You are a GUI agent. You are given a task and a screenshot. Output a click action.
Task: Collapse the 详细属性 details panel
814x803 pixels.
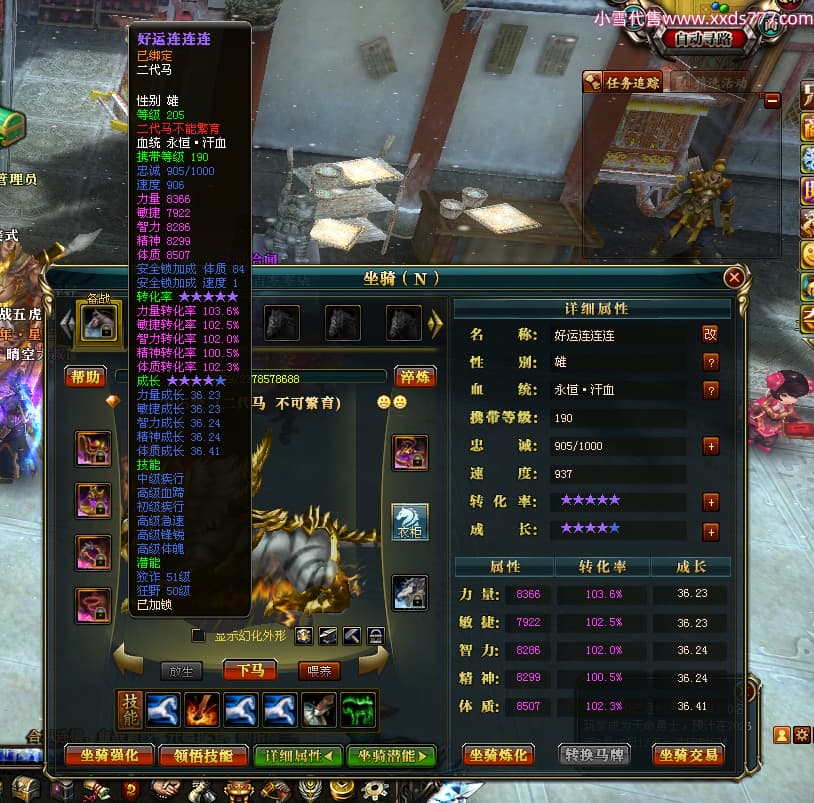pos(298,755)
